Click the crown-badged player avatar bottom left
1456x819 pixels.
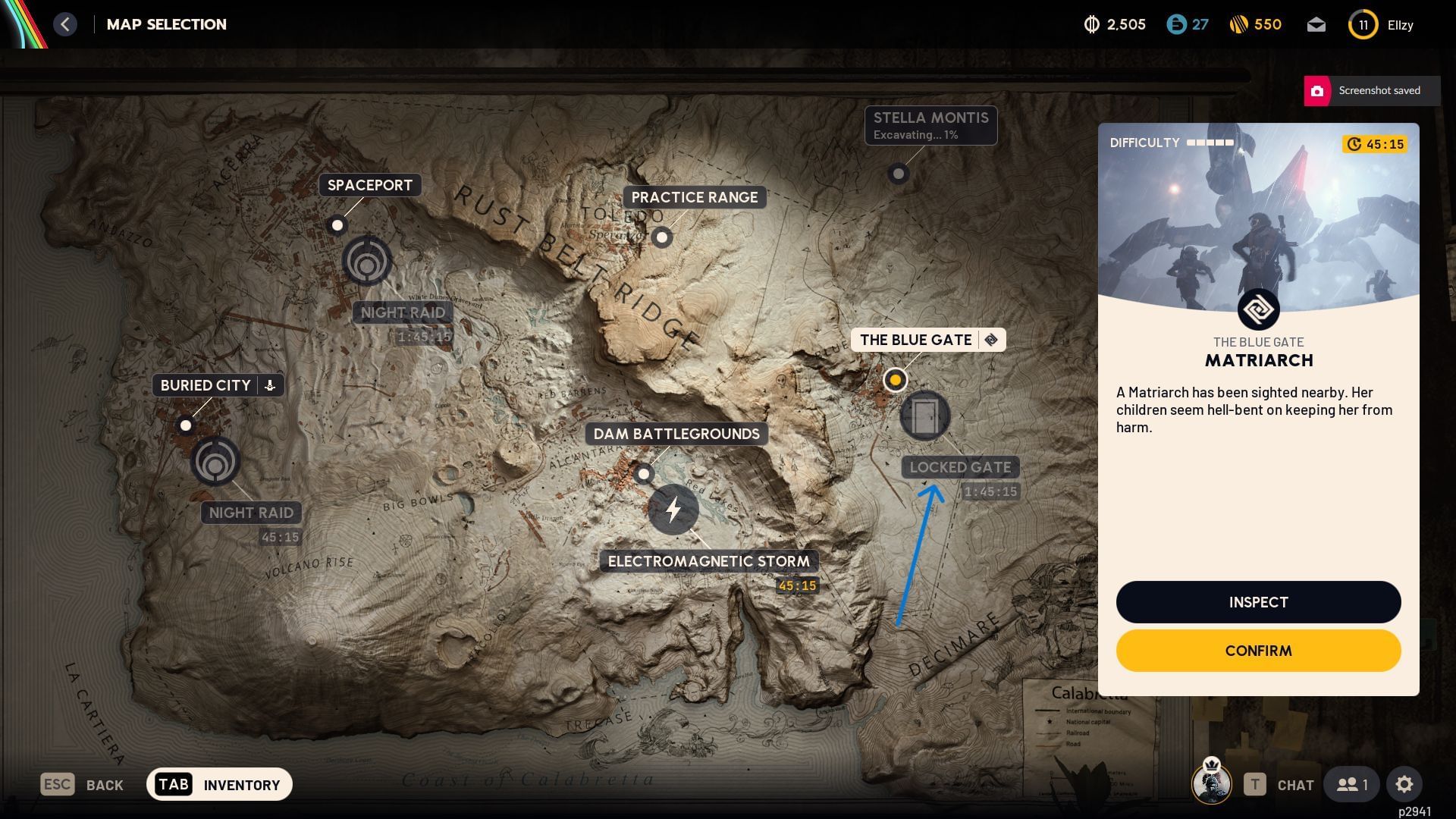1213,784
